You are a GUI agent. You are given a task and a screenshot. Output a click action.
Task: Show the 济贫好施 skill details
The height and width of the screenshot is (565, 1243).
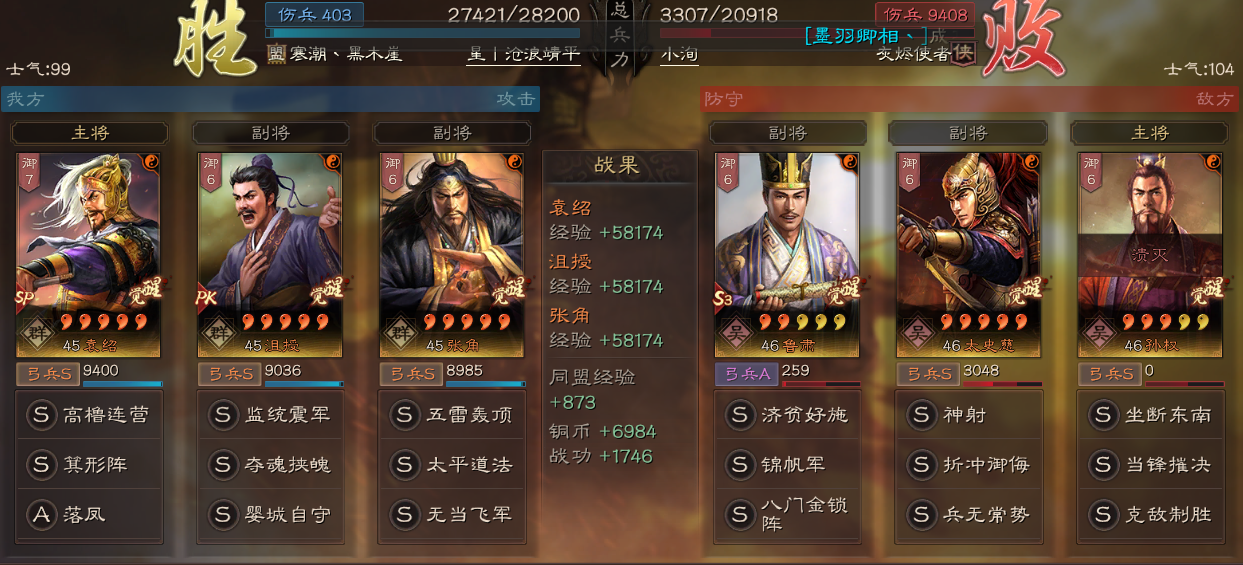[x=788, y=414]
